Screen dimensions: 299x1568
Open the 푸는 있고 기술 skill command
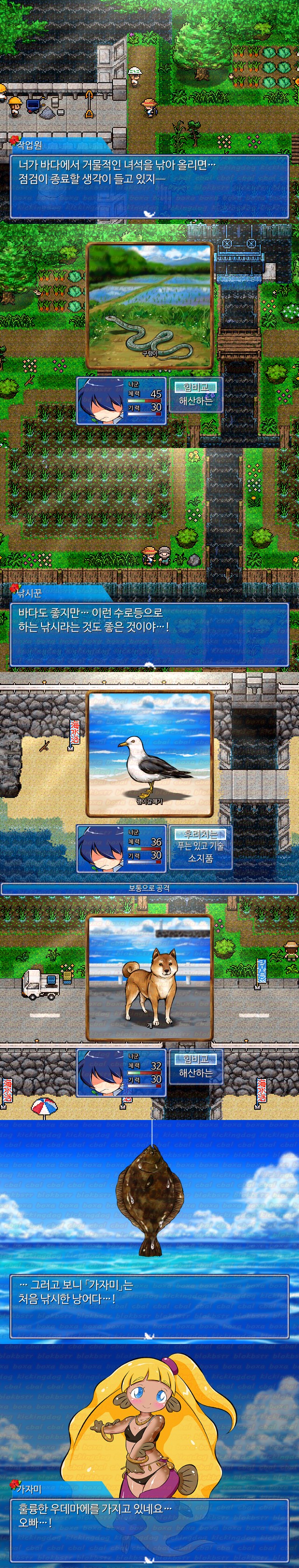200,846
